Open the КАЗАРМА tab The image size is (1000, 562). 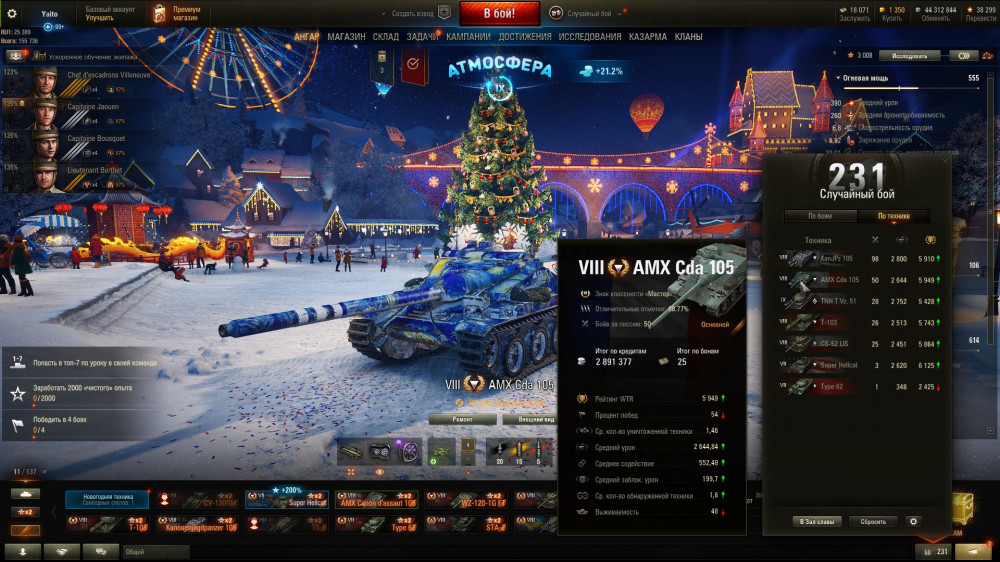tap(648, 37)
